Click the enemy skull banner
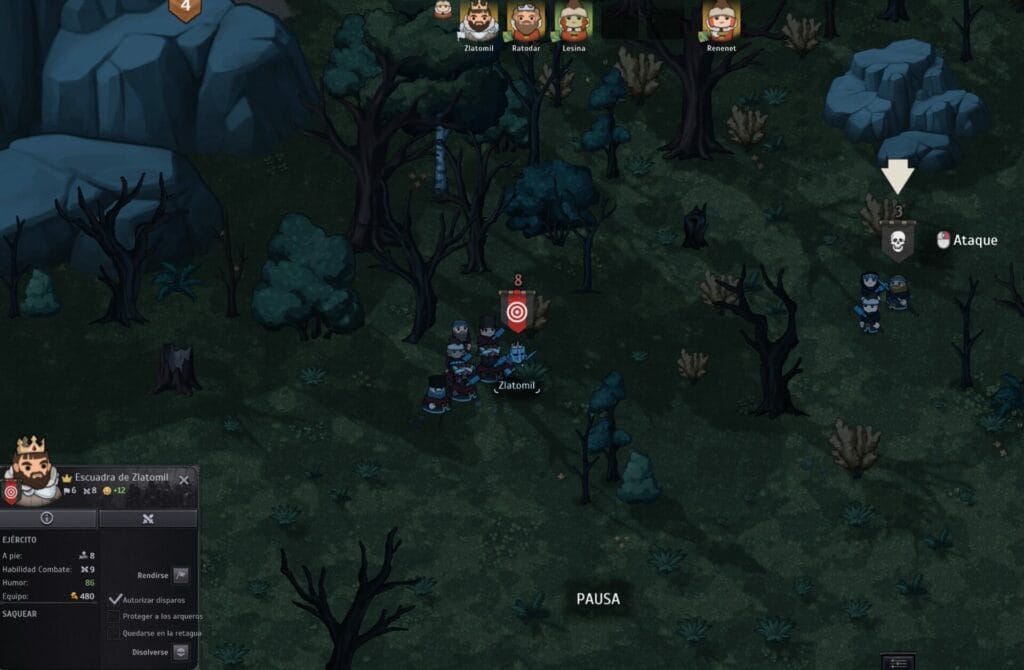The width and height of the screenshot is (1024, 670). pos(898,241)
